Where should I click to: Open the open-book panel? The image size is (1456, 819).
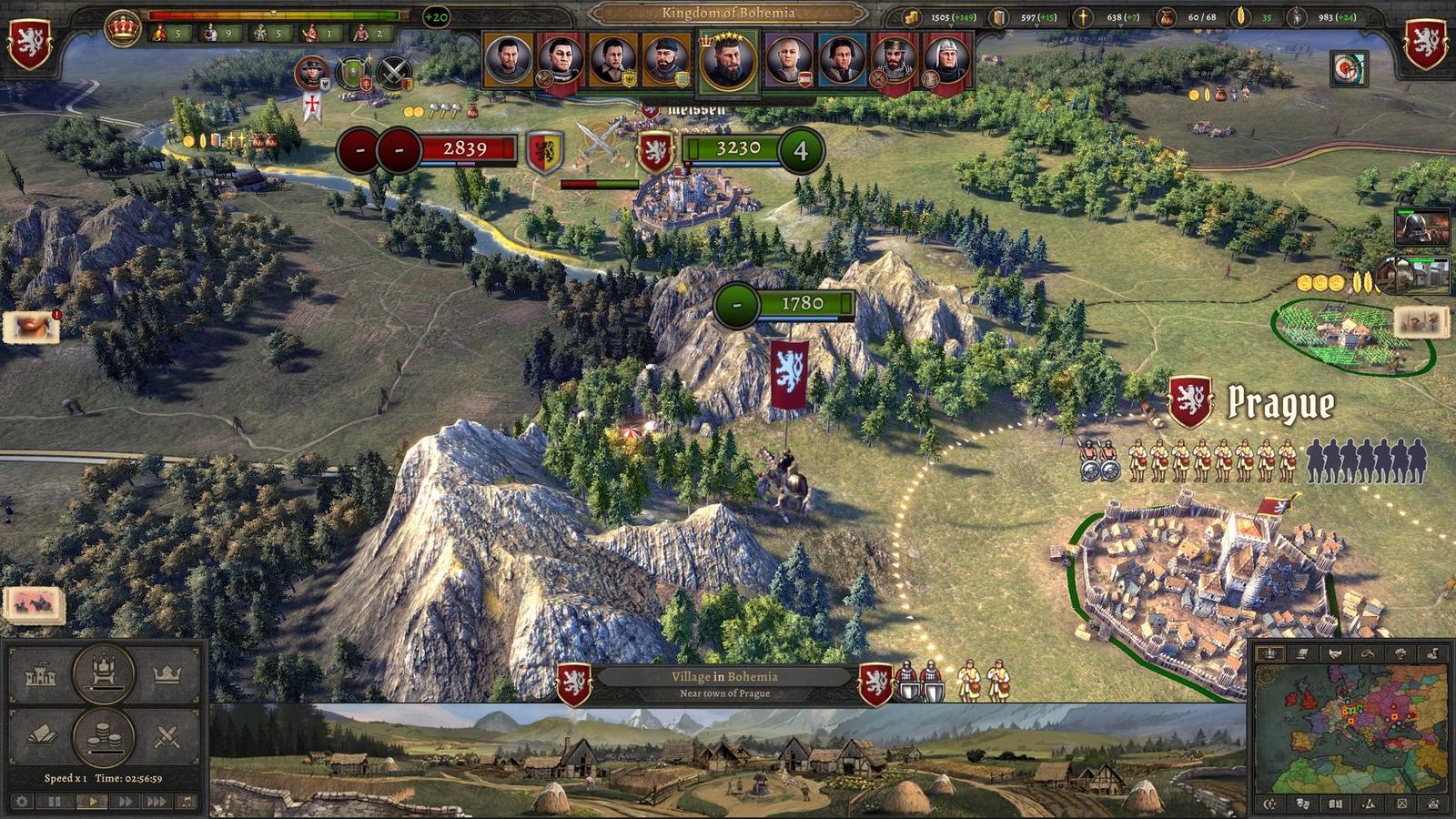coord(41,735)
